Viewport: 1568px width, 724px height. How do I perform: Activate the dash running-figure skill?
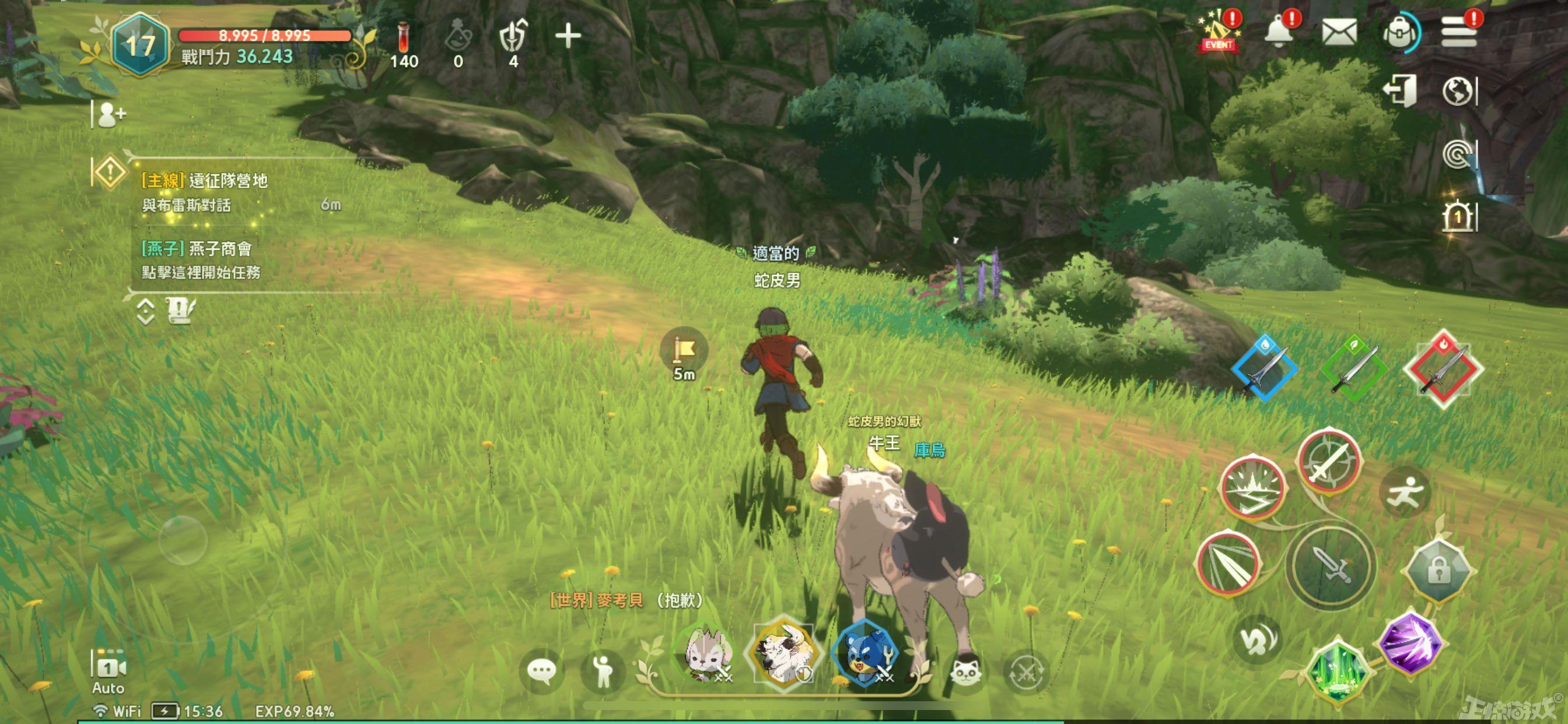point(1404,491)
